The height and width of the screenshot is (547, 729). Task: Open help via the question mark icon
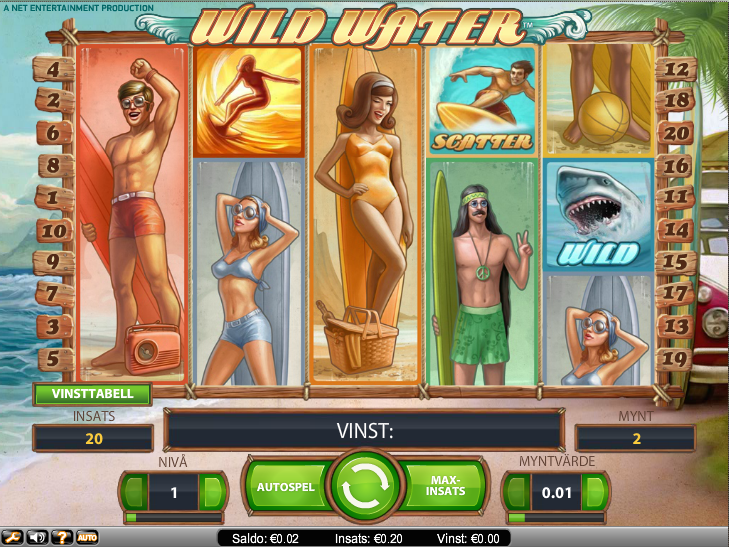tap(62, 537)
